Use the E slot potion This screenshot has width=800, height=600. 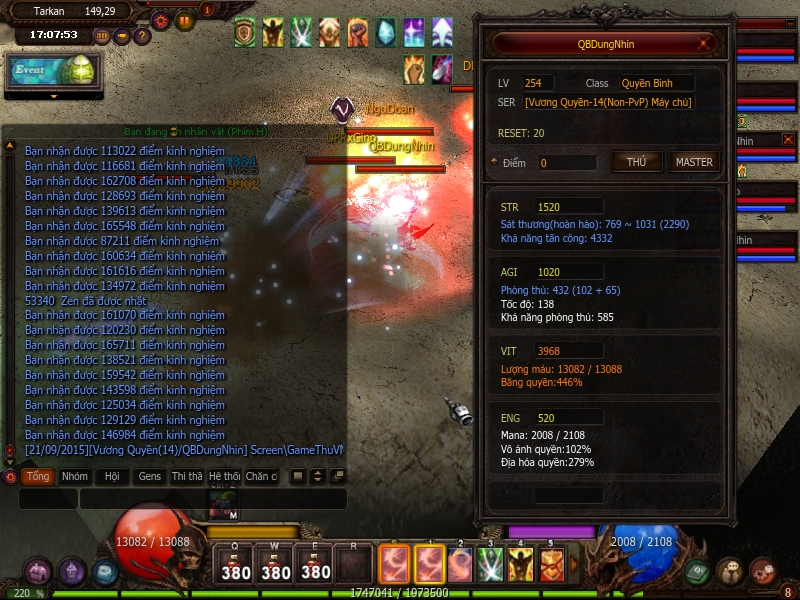click(315, 565)
